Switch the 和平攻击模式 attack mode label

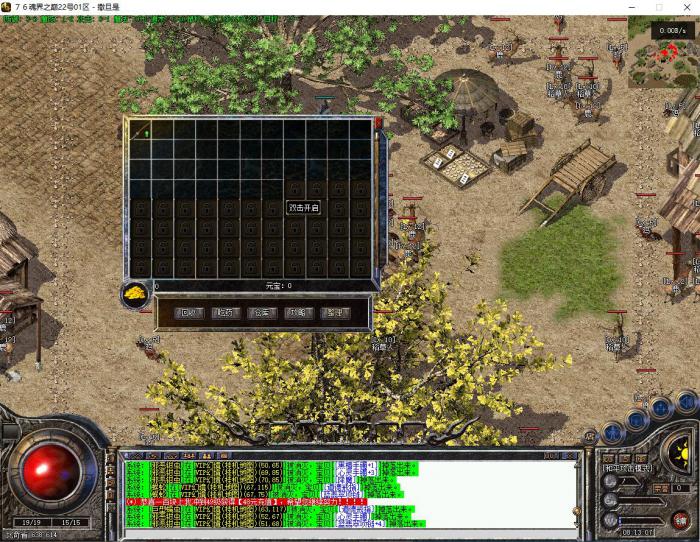coord(628,467)
